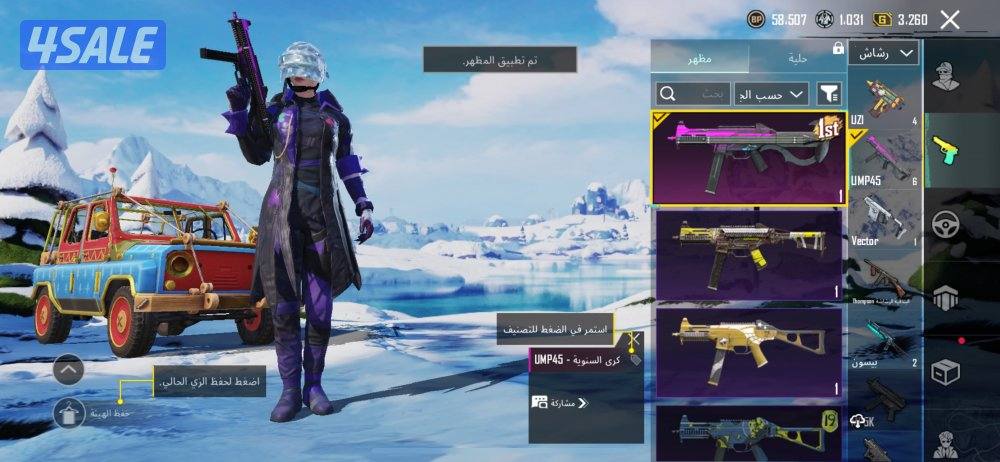
Task: Click the skin search field
Action: (x=694, y=93)
